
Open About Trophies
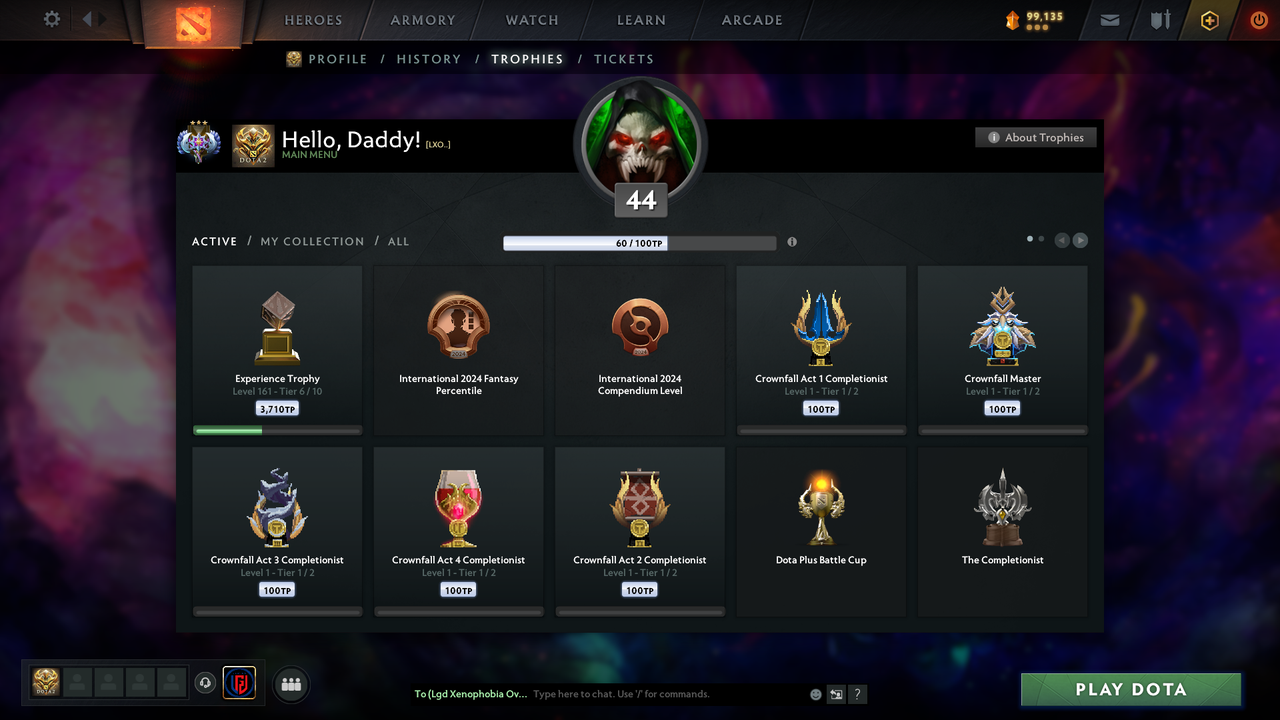(x=1035, y=137)
